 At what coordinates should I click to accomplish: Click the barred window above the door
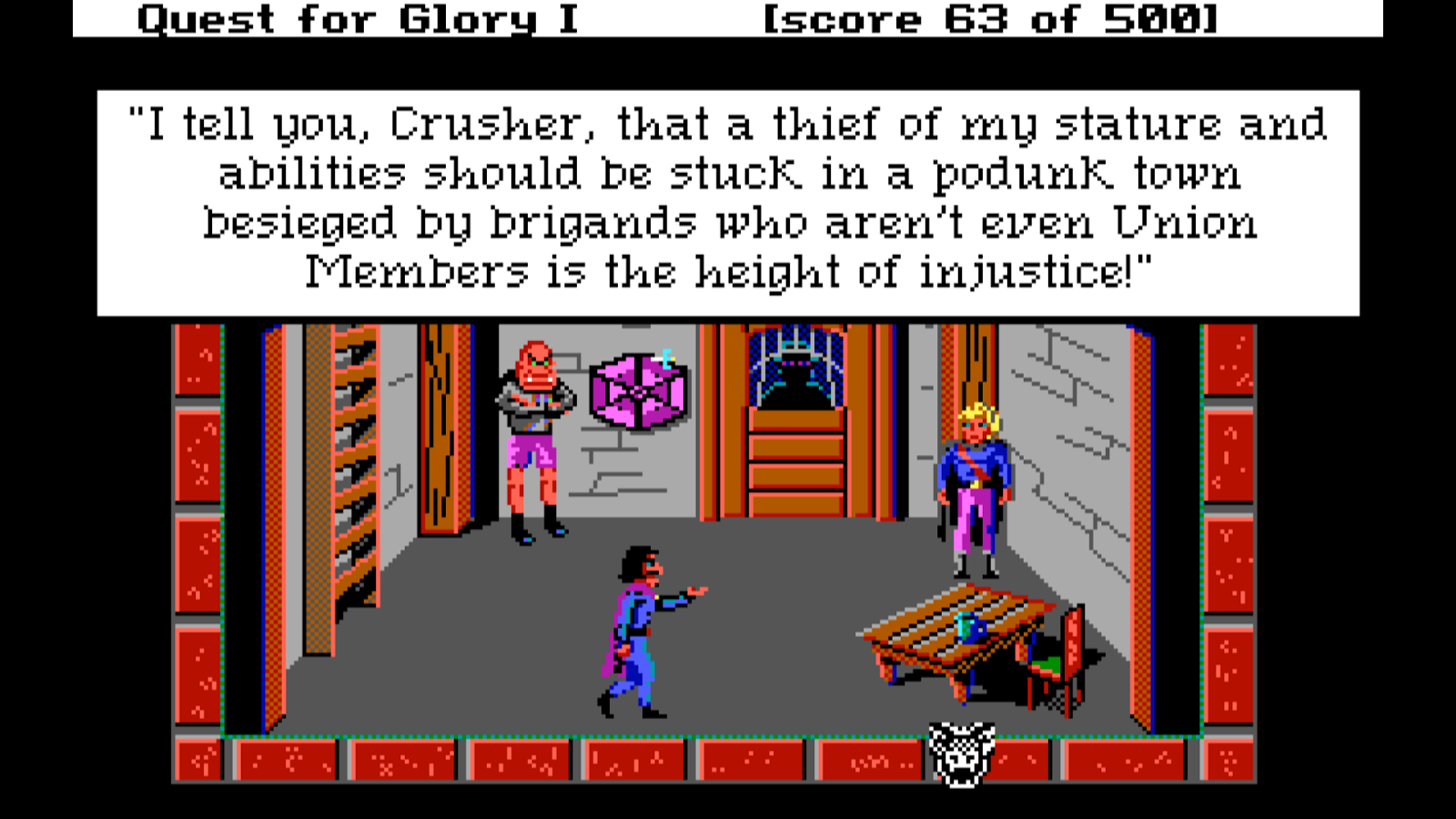tap(796, 364)
